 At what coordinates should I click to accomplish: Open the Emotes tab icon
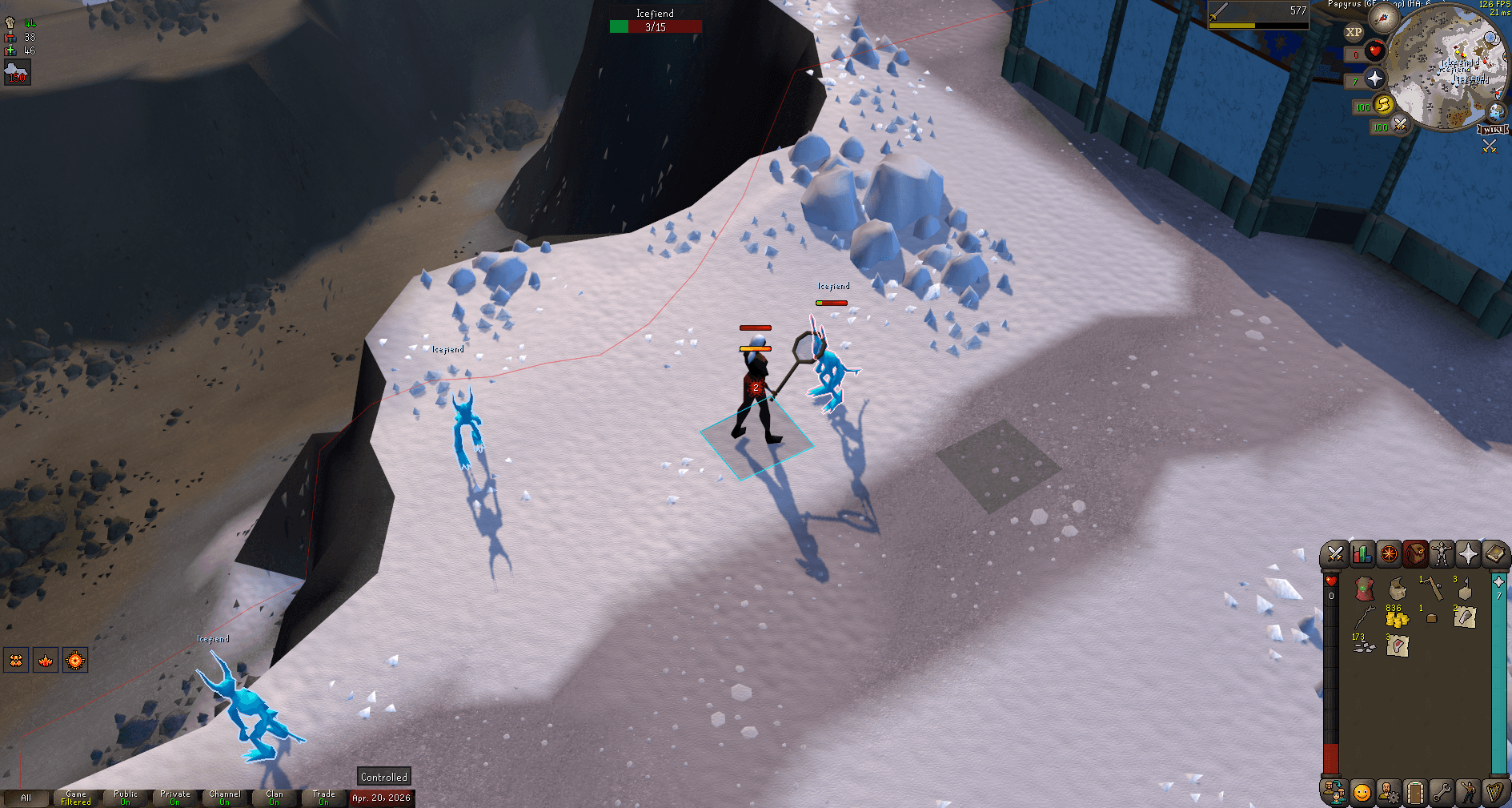click(1468, 792)
